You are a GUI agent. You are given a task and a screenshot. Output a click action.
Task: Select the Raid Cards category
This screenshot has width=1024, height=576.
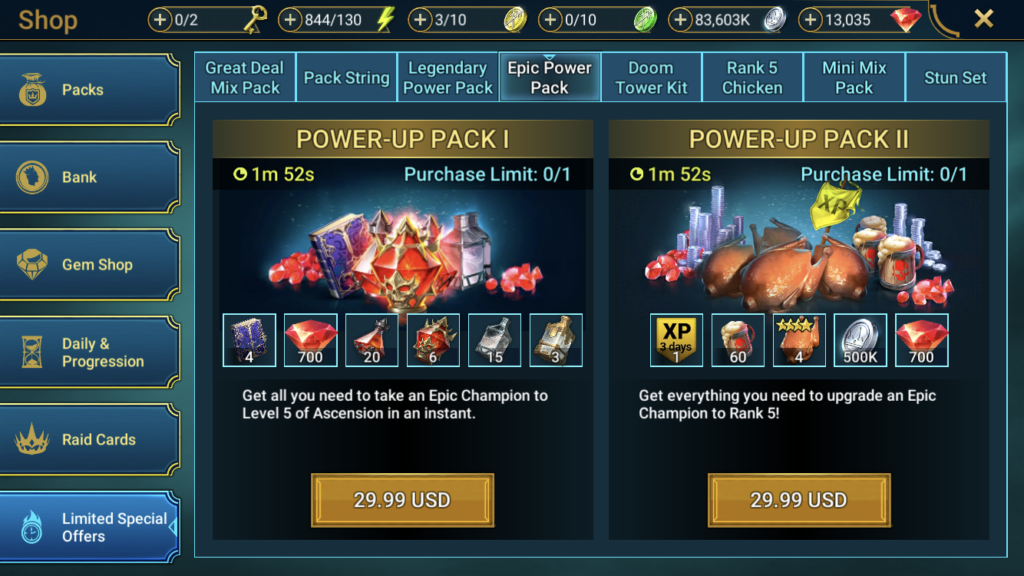pos(88,439)
